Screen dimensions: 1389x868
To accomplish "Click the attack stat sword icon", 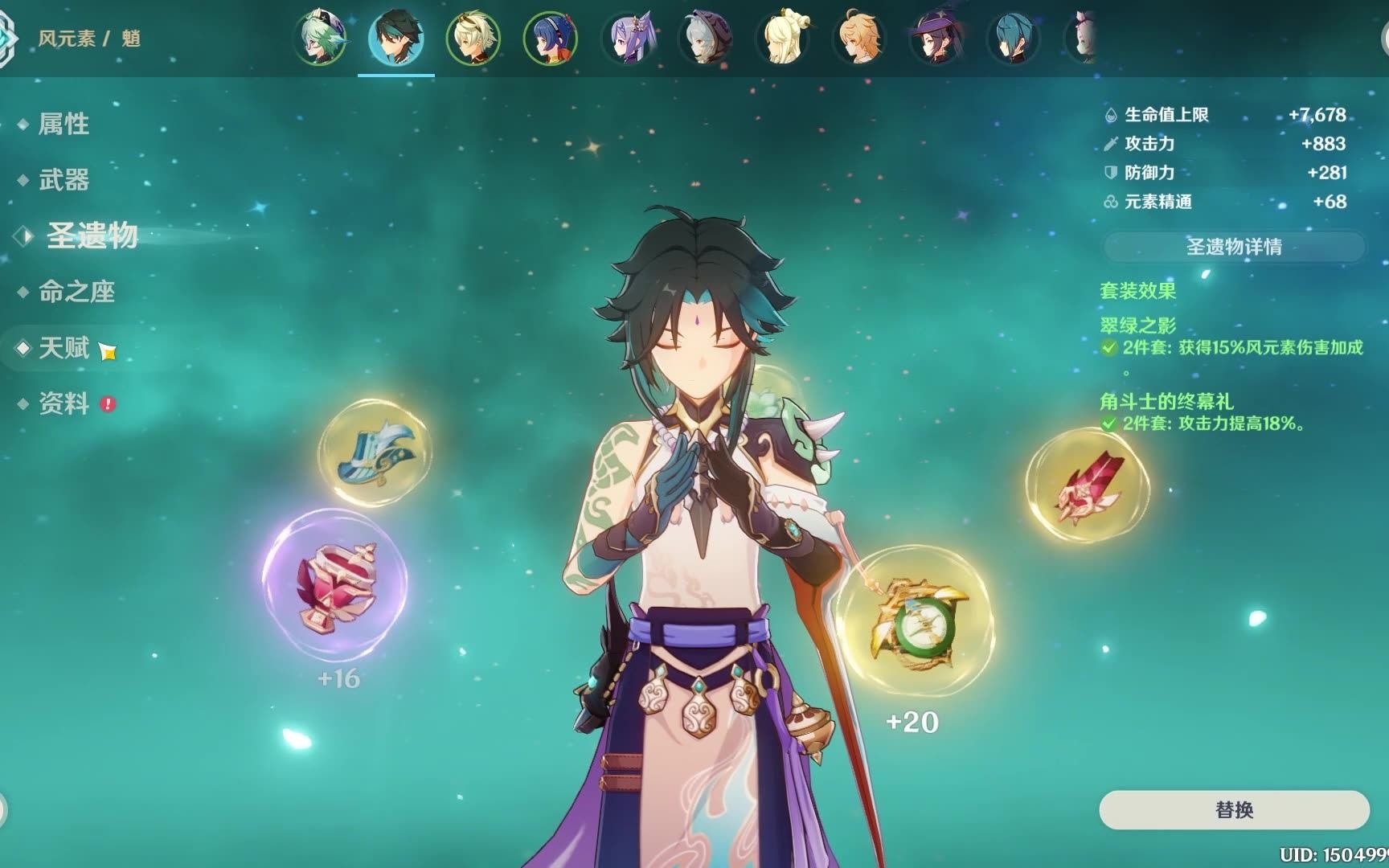I will 1112,145.
